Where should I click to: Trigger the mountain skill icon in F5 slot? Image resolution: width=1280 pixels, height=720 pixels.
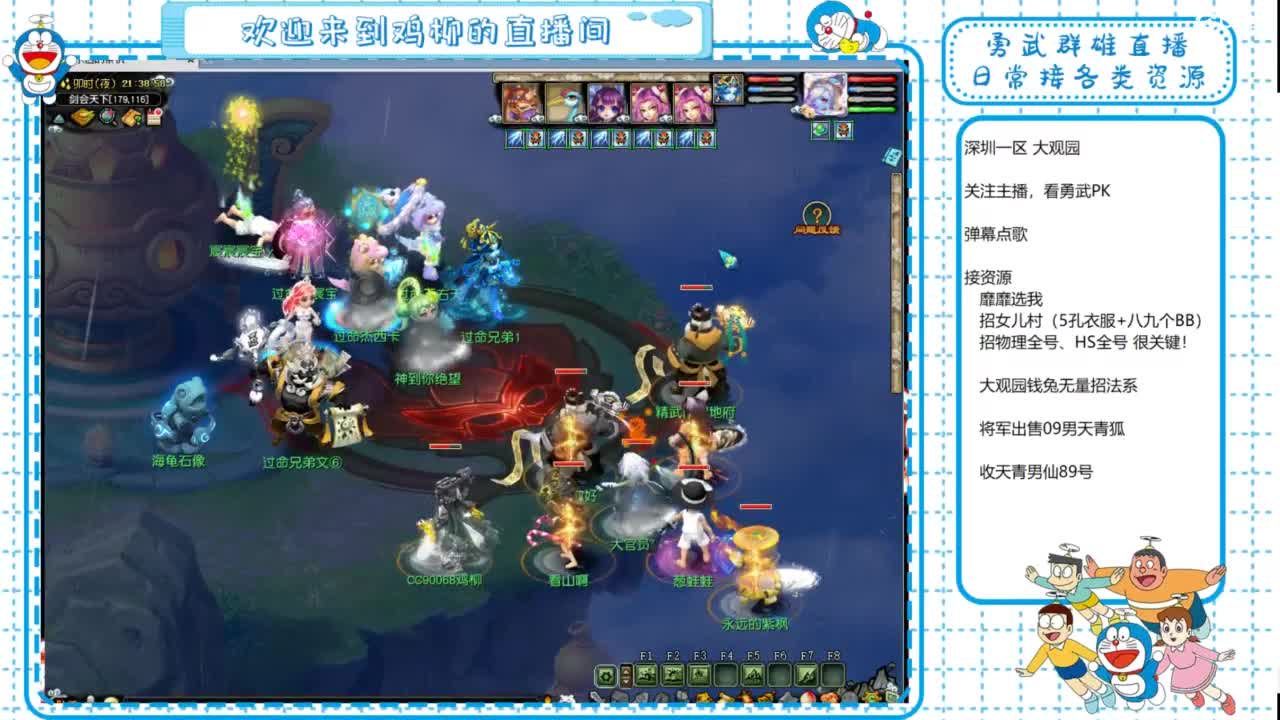coord(755,673)
